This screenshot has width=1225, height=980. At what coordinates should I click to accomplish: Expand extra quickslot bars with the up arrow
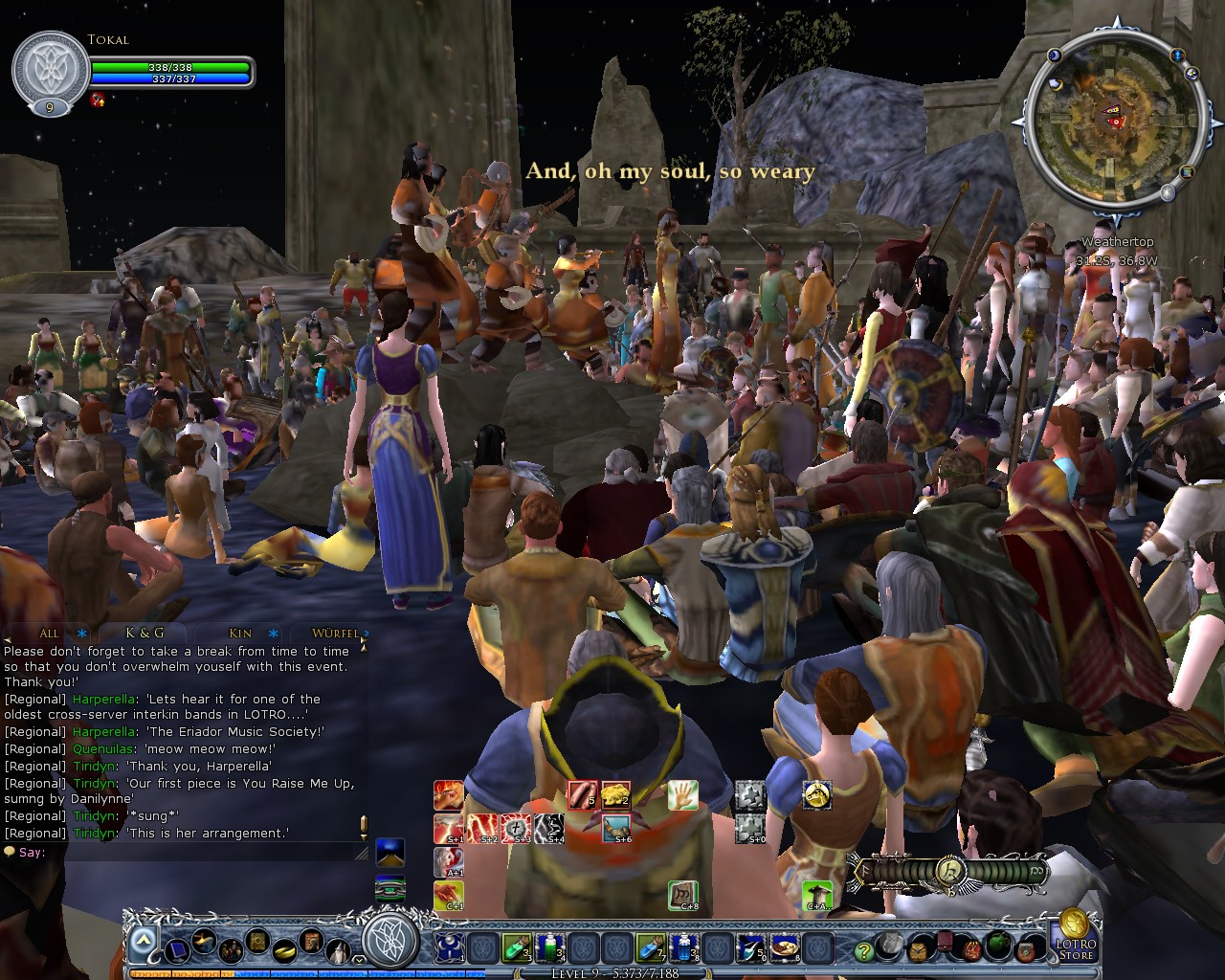[144, 937]
